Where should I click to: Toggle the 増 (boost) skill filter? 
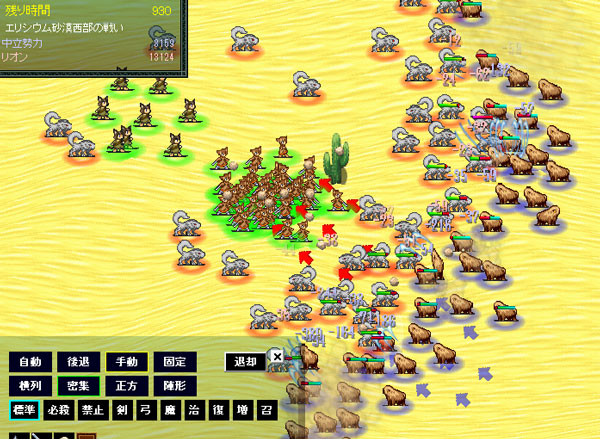pyautogui.click(x=244, y=410)
